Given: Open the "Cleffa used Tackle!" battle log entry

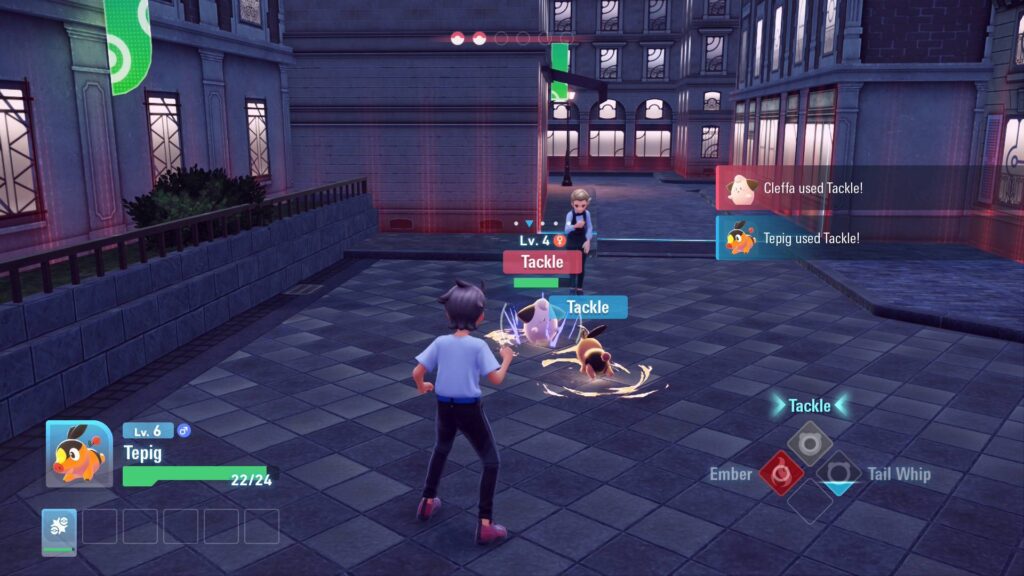Looking at the screenshot, I should click(x=810, y=188).
